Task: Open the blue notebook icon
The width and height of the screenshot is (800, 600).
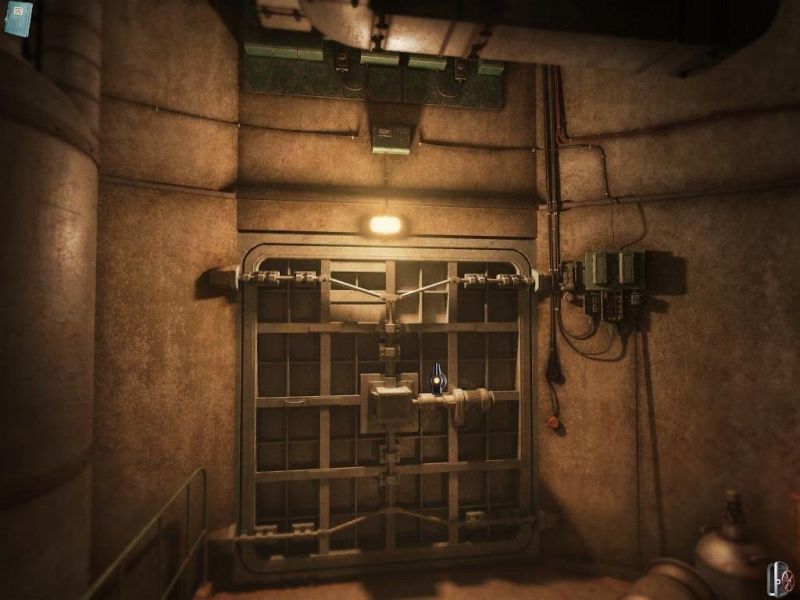Action: pyautogui.click(x=18, y=18)
